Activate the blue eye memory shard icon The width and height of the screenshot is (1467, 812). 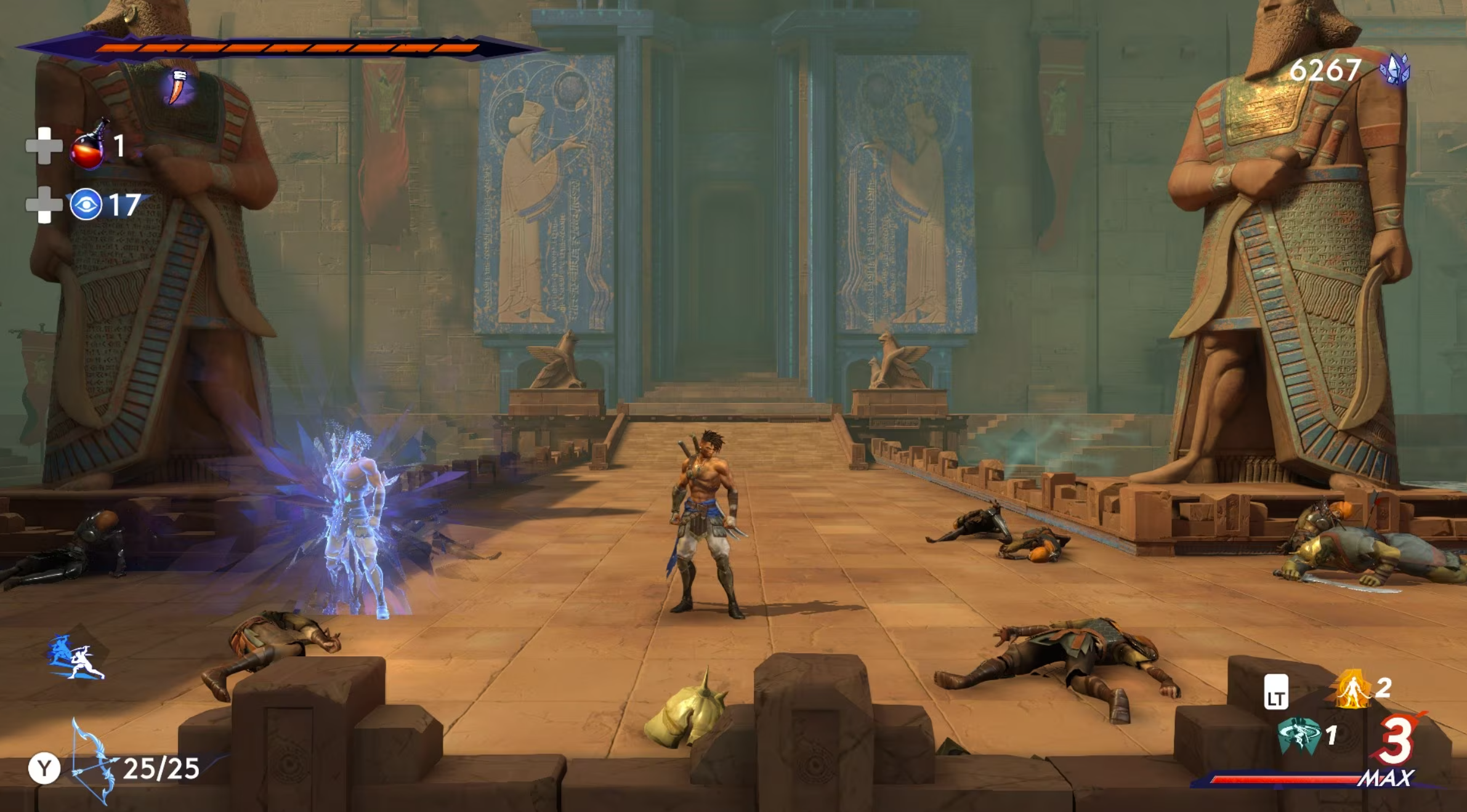click(86, 204)
